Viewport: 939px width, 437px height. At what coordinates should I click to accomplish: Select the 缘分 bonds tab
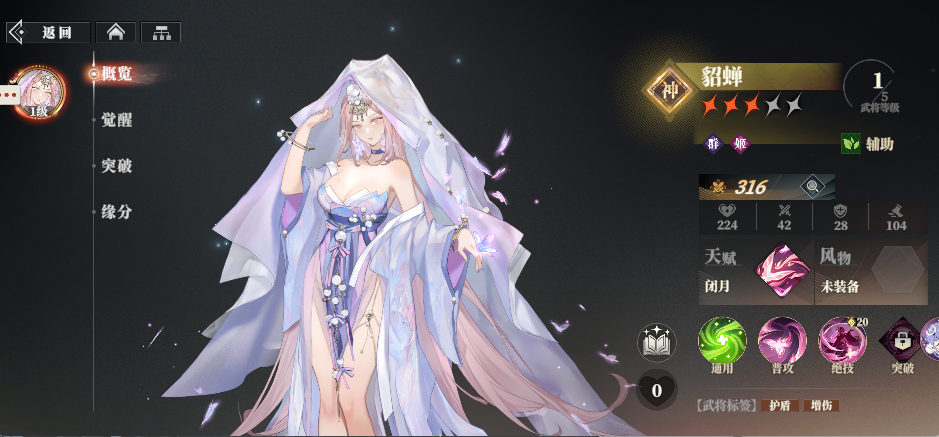click(x=116, y=212)
